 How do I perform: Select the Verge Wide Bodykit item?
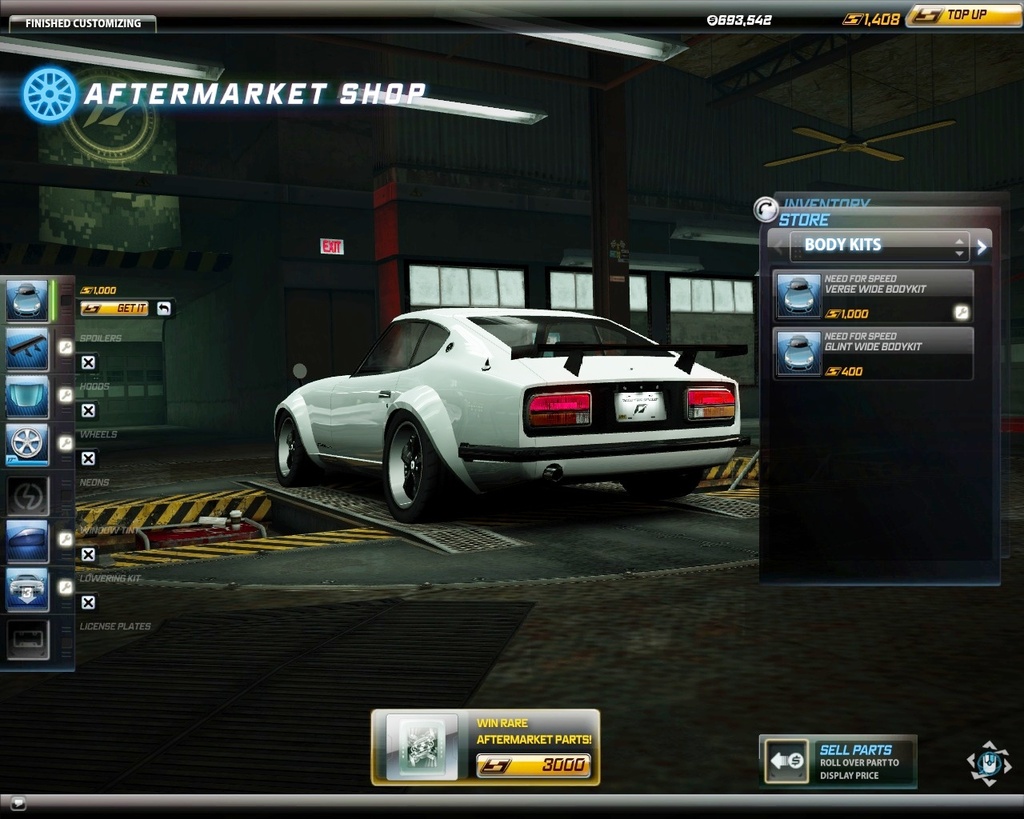click(873, 296)
